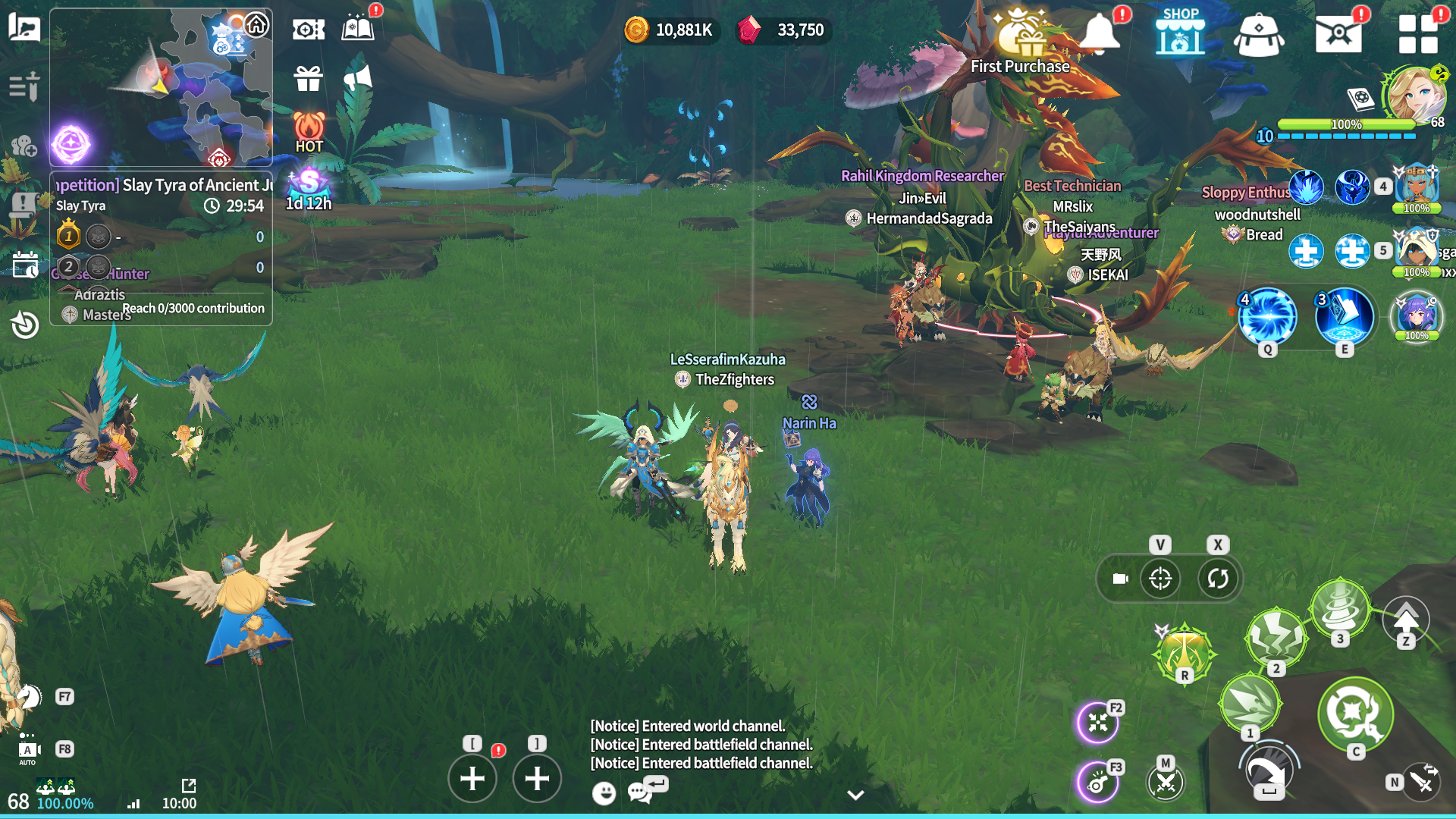Open the mail envelope icon
Viewport: 1456px width, 819px height.
pos(1338,33)
